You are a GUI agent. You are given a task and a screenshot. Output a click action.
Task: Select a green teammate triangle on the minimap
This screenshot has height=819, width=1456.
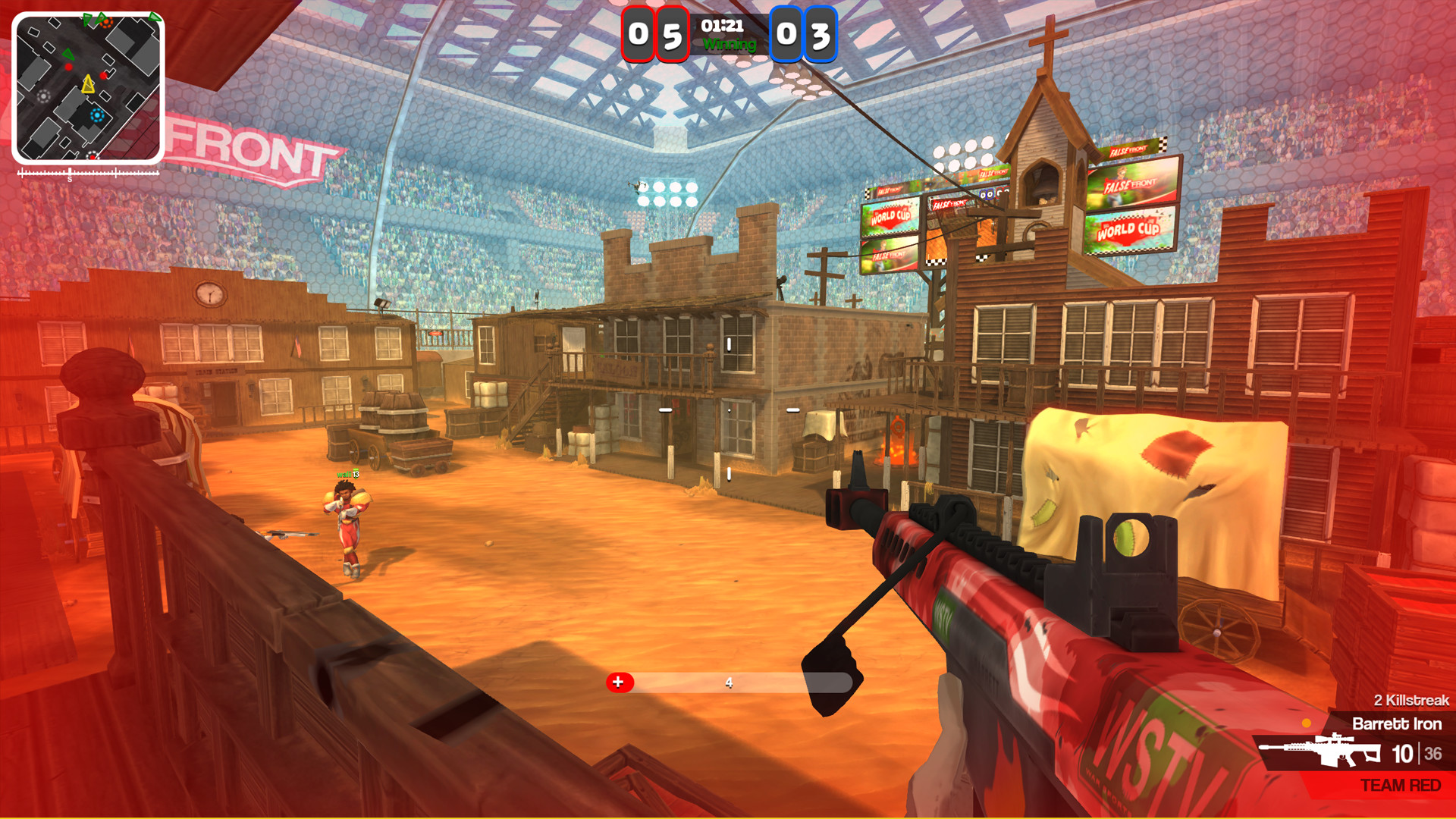click(x=68, y=55)
